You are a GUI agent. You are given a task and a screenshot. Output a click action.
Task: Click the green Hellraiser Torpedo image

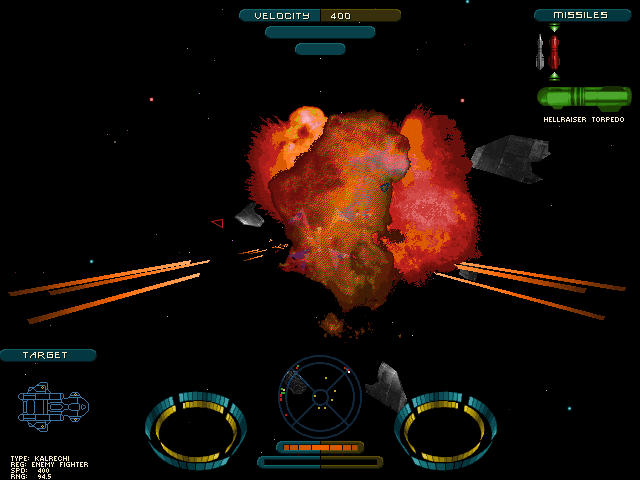point(584,98)
